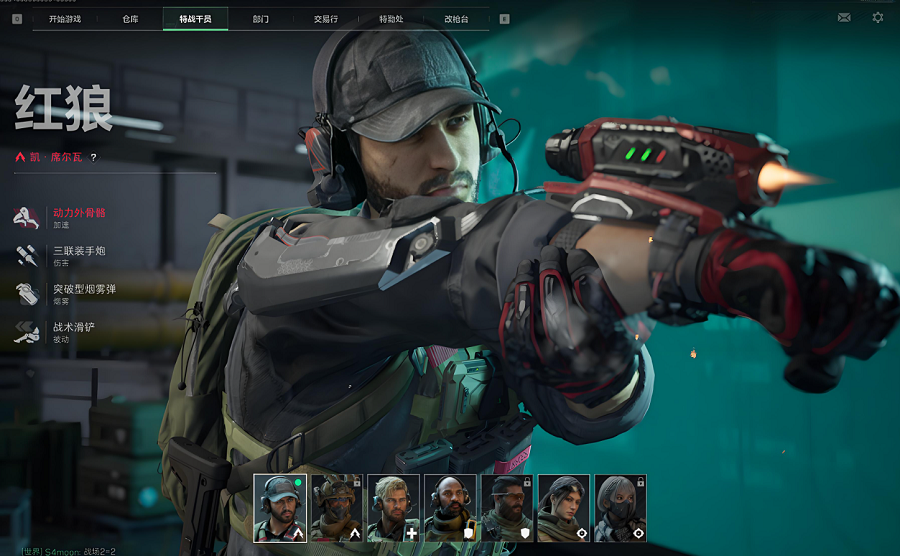Show the 三联装手炮 skill details
Screen dimensions: 900x556
pos(78,255)
